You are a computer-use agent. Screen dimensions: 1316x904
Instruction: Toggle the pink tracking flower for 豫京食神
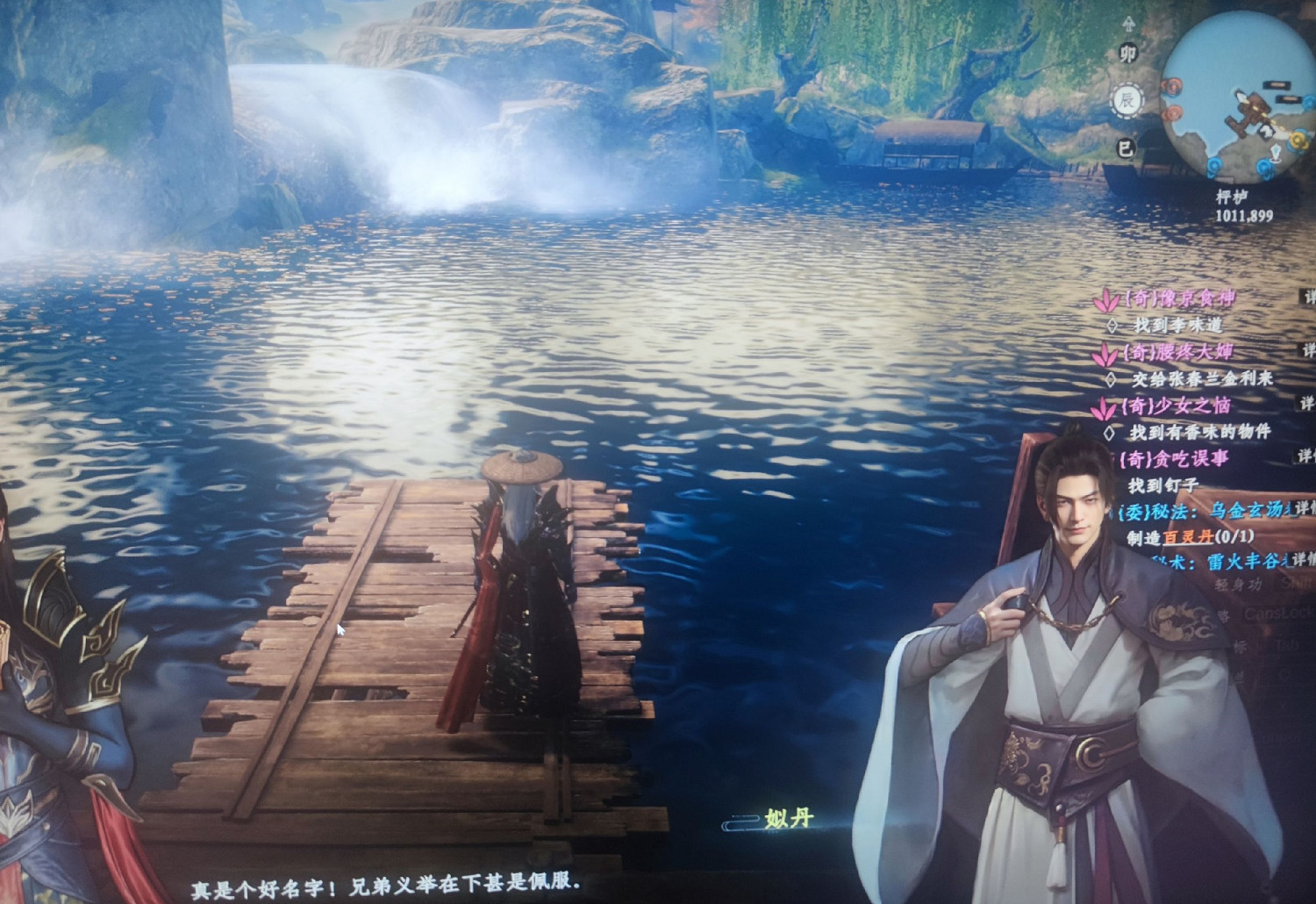(1105, 301)
